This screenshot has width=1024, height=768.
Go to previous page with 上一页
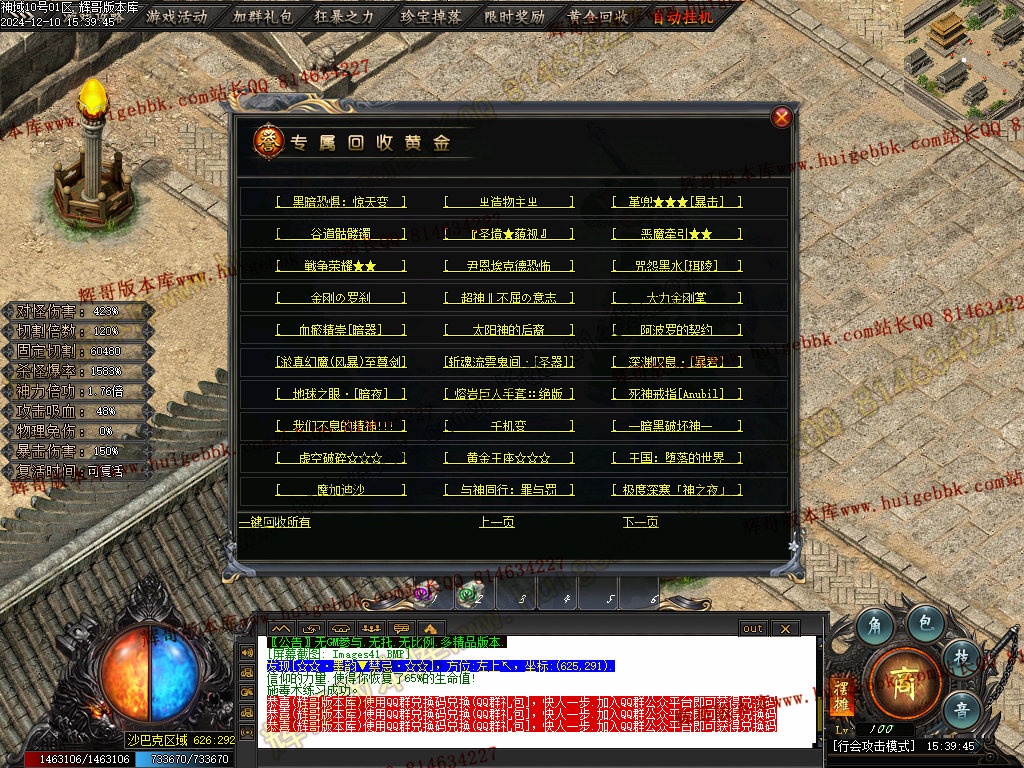pyautogui.click(x=497, y=522)
